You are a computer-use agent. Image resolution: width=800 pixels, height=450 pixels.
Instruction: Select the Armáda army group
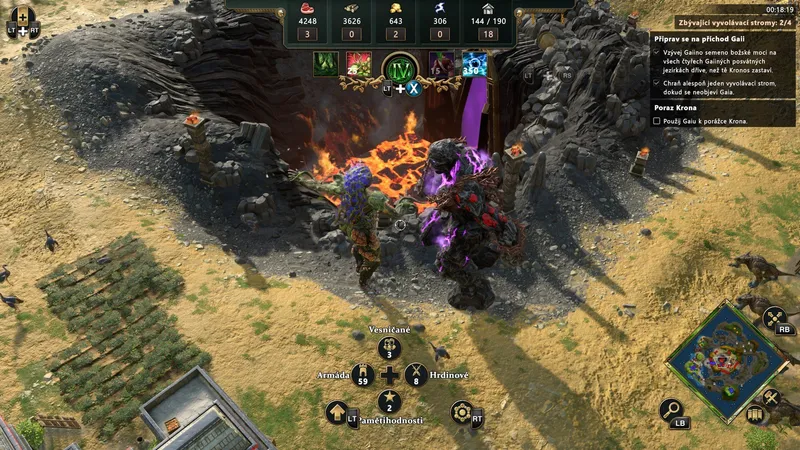362,376
